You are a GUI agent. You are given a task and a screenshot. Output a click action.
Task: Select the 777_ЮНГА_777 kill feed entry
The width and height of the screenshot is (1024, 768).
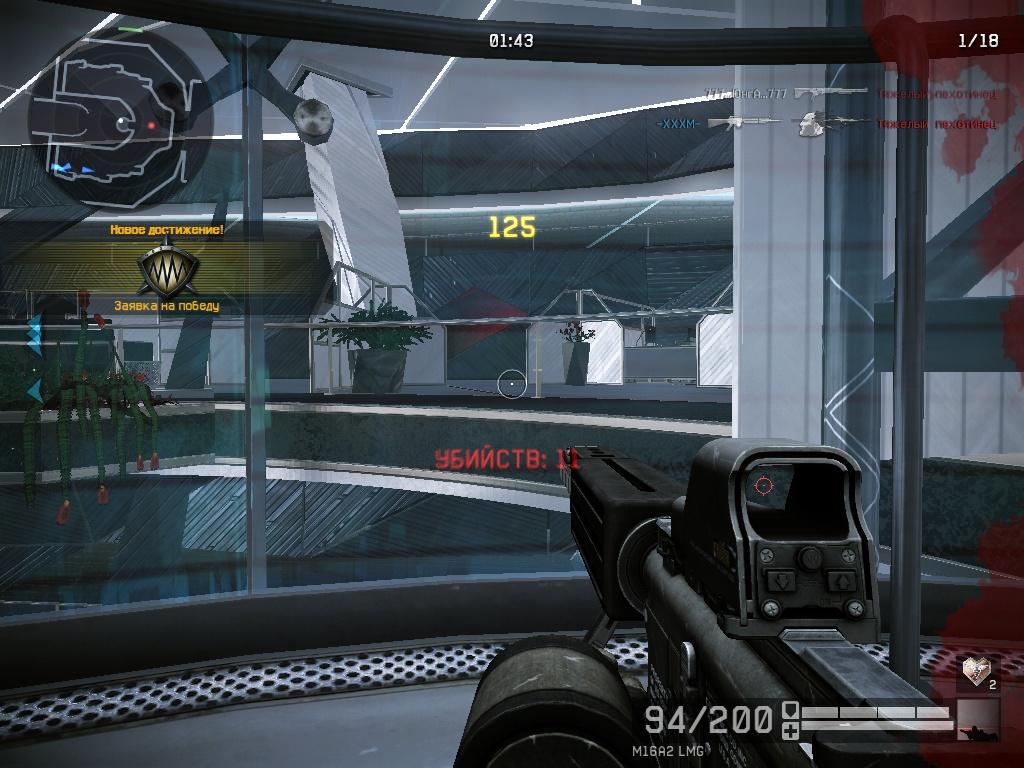pyautogui.click(x=746, y=94)
